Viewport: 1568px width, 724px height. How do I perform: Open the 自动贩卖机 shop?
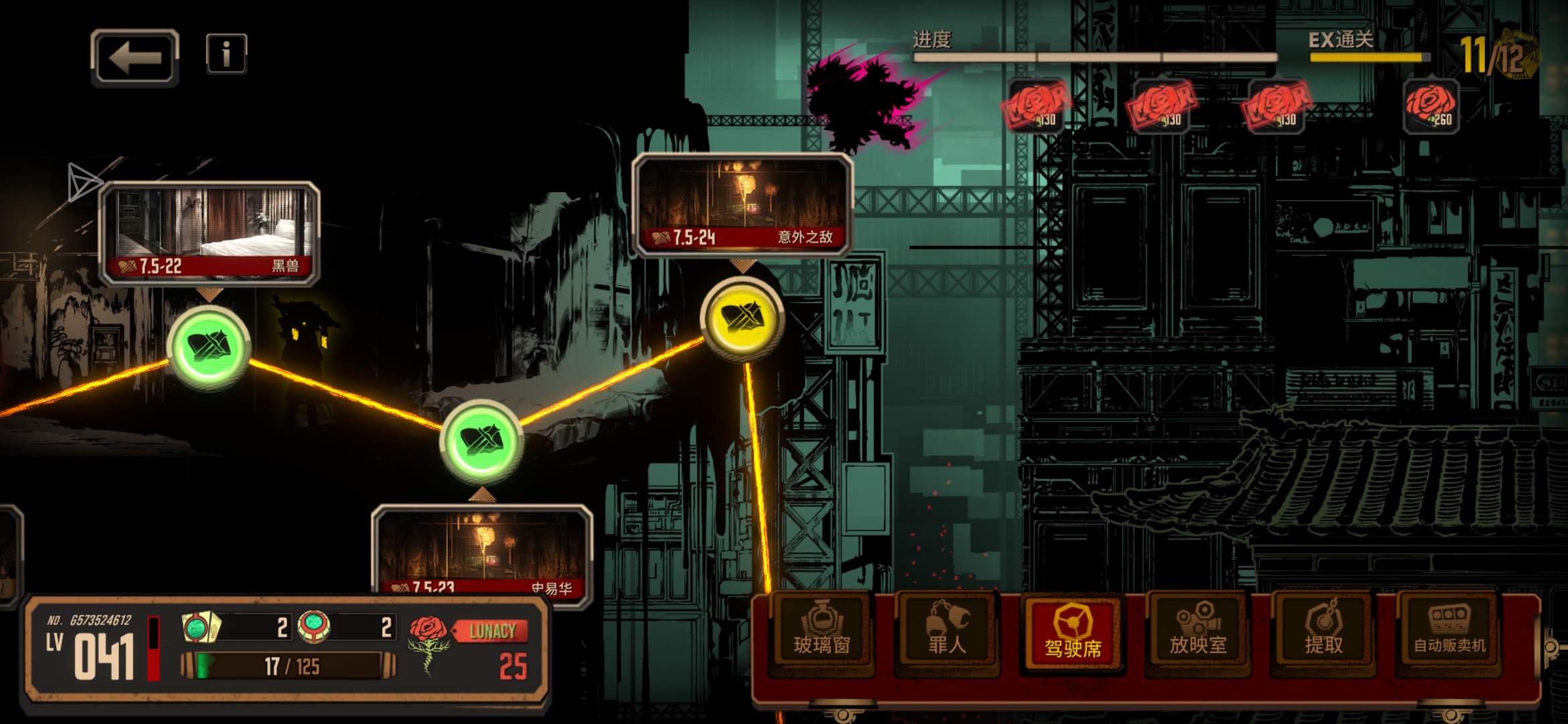coord(1449,633)
